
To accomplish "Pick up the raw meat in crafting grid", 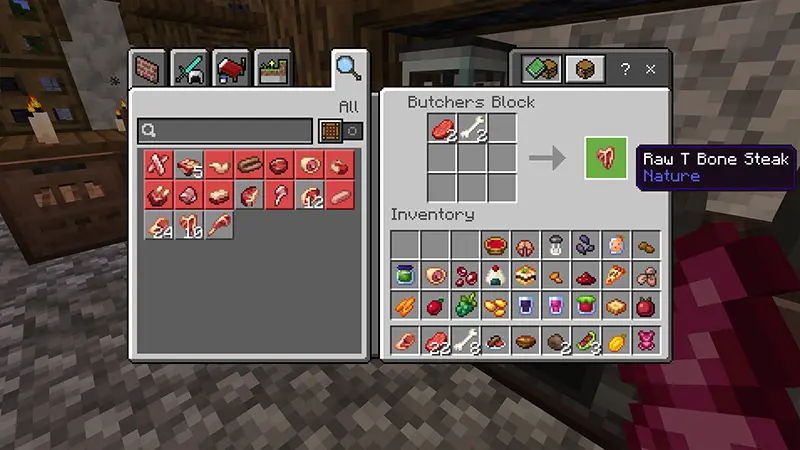I will 442,128.
